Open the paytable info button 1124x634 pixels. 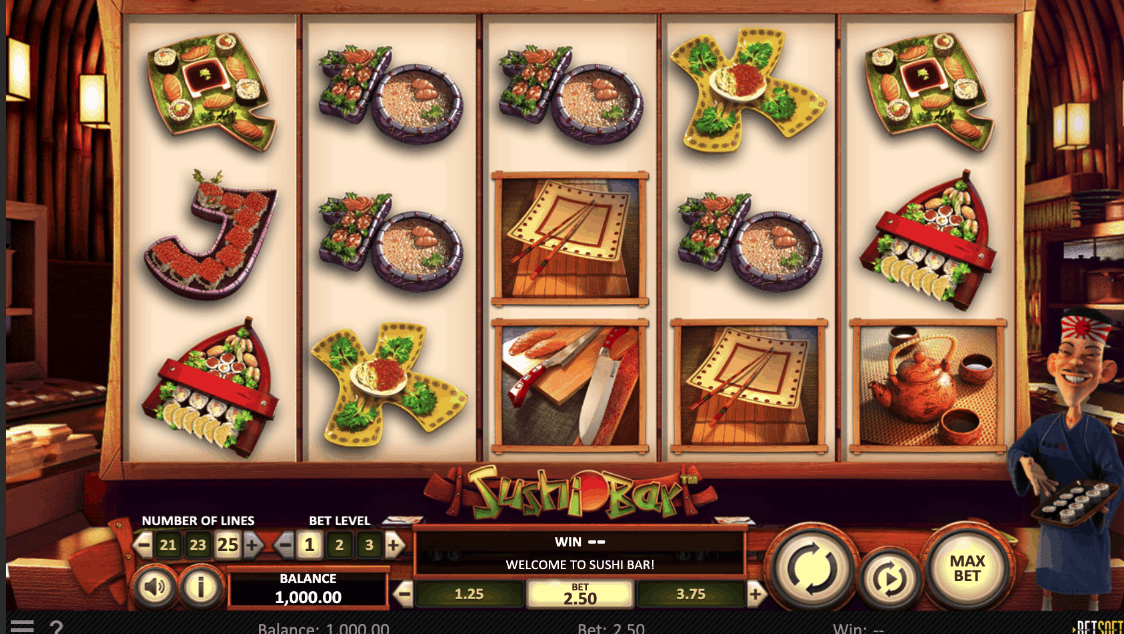201,587
